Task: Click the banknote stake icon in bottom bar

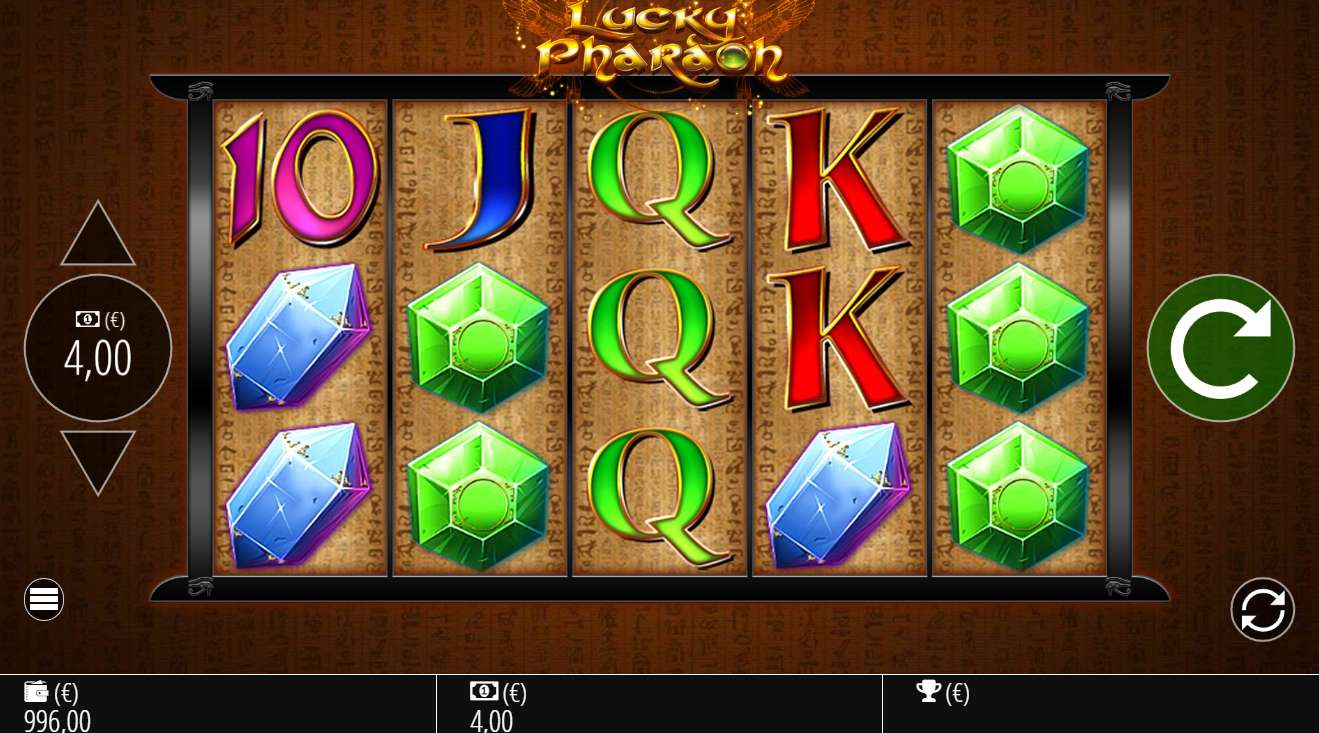Action: [484, 691]
